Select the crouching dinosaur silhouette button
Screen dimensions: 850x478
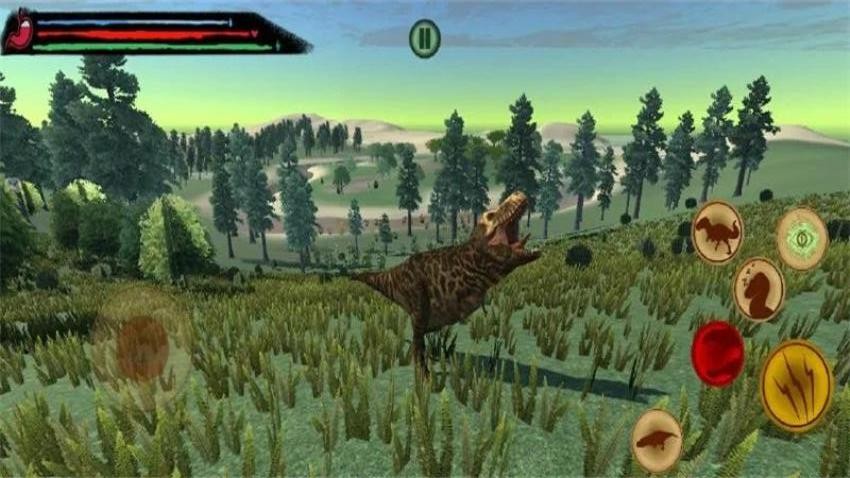[x=657, y=439]
